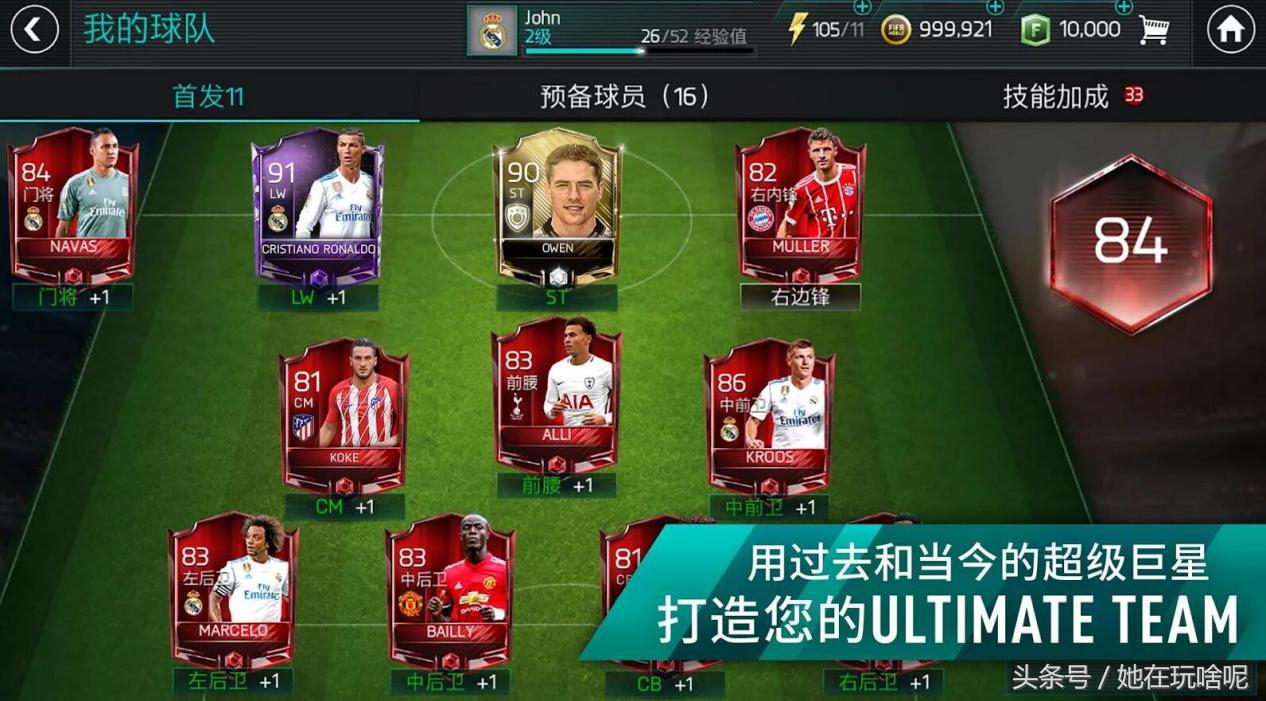Choose the Kroos player card

point(769,415)
